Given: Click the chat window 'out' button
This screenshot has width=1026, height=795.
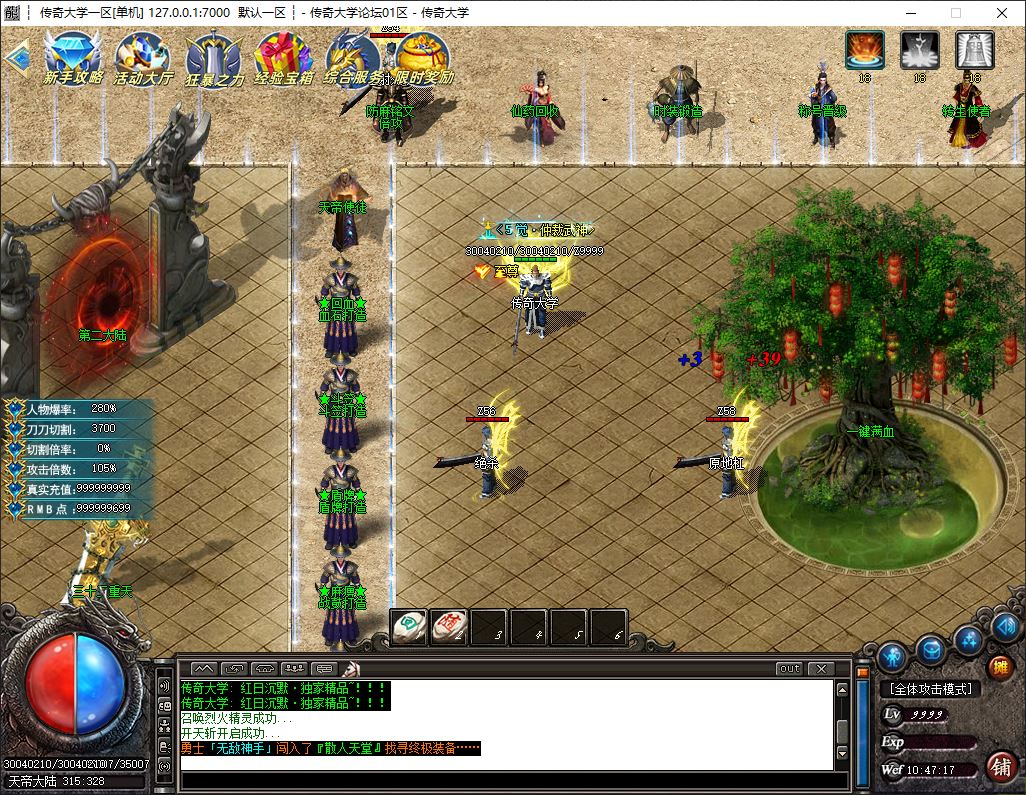Looking at the screenshot, I should [x=789, y=668].
